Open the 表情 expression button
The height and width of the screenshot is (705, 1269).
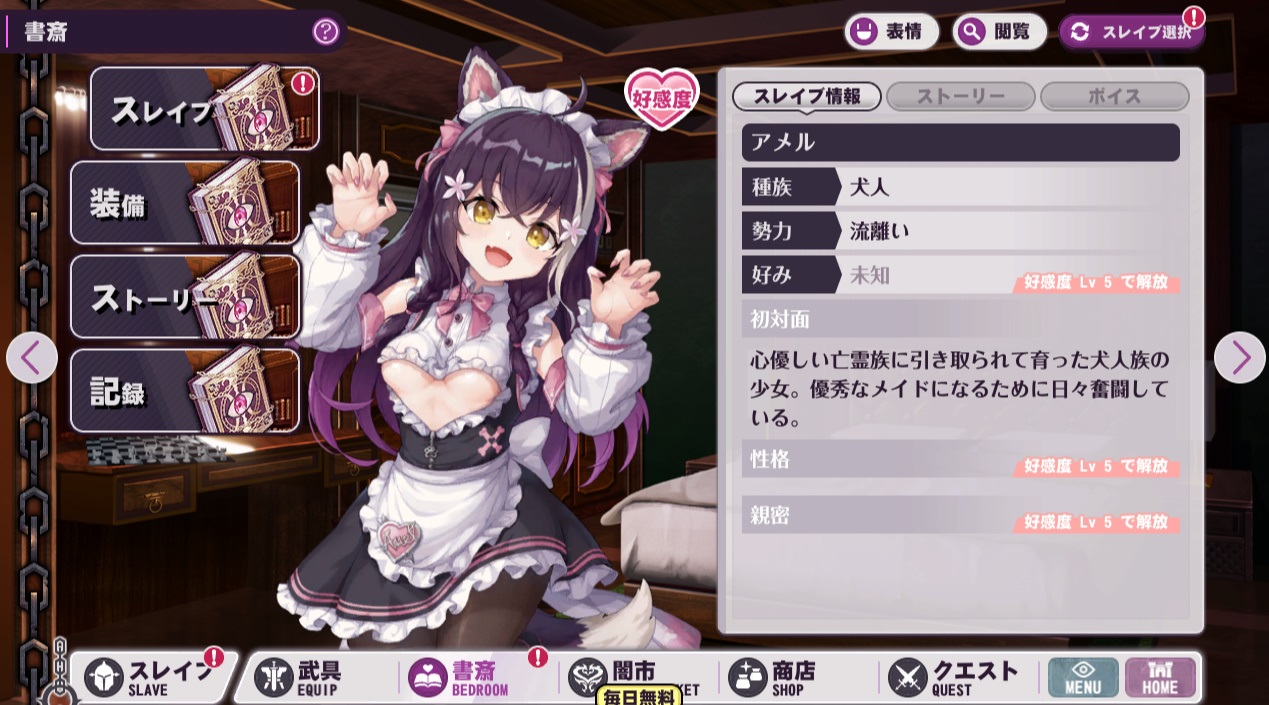pyautogui.click(x=891, y=32)
